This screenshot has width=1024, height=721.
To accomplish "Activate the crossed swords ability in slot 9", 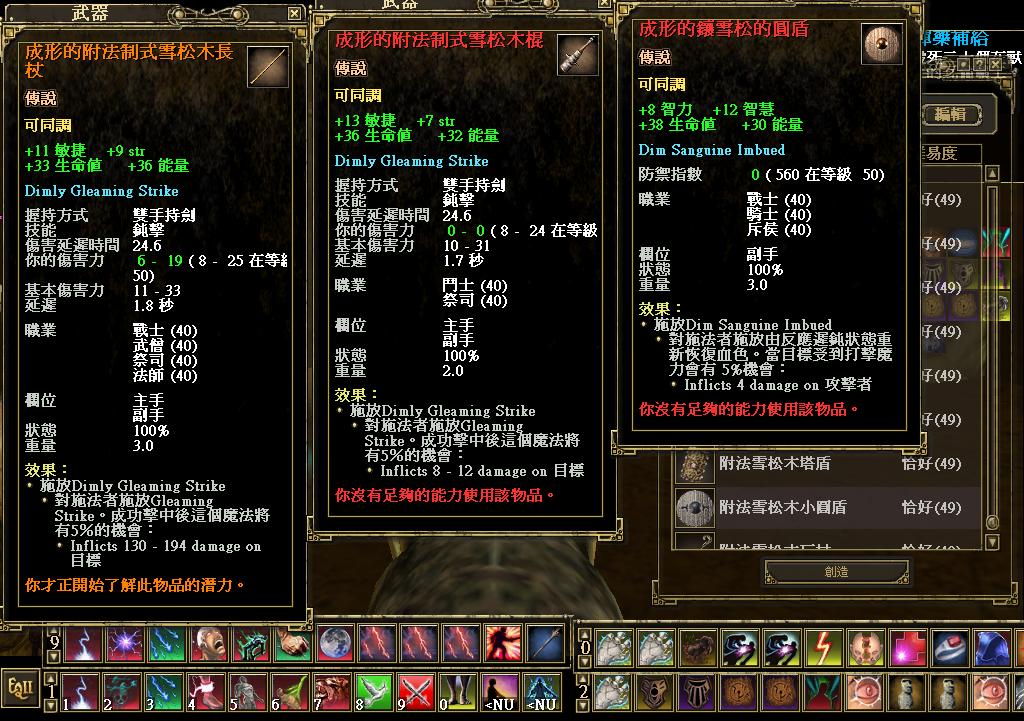I will point(416,690).
